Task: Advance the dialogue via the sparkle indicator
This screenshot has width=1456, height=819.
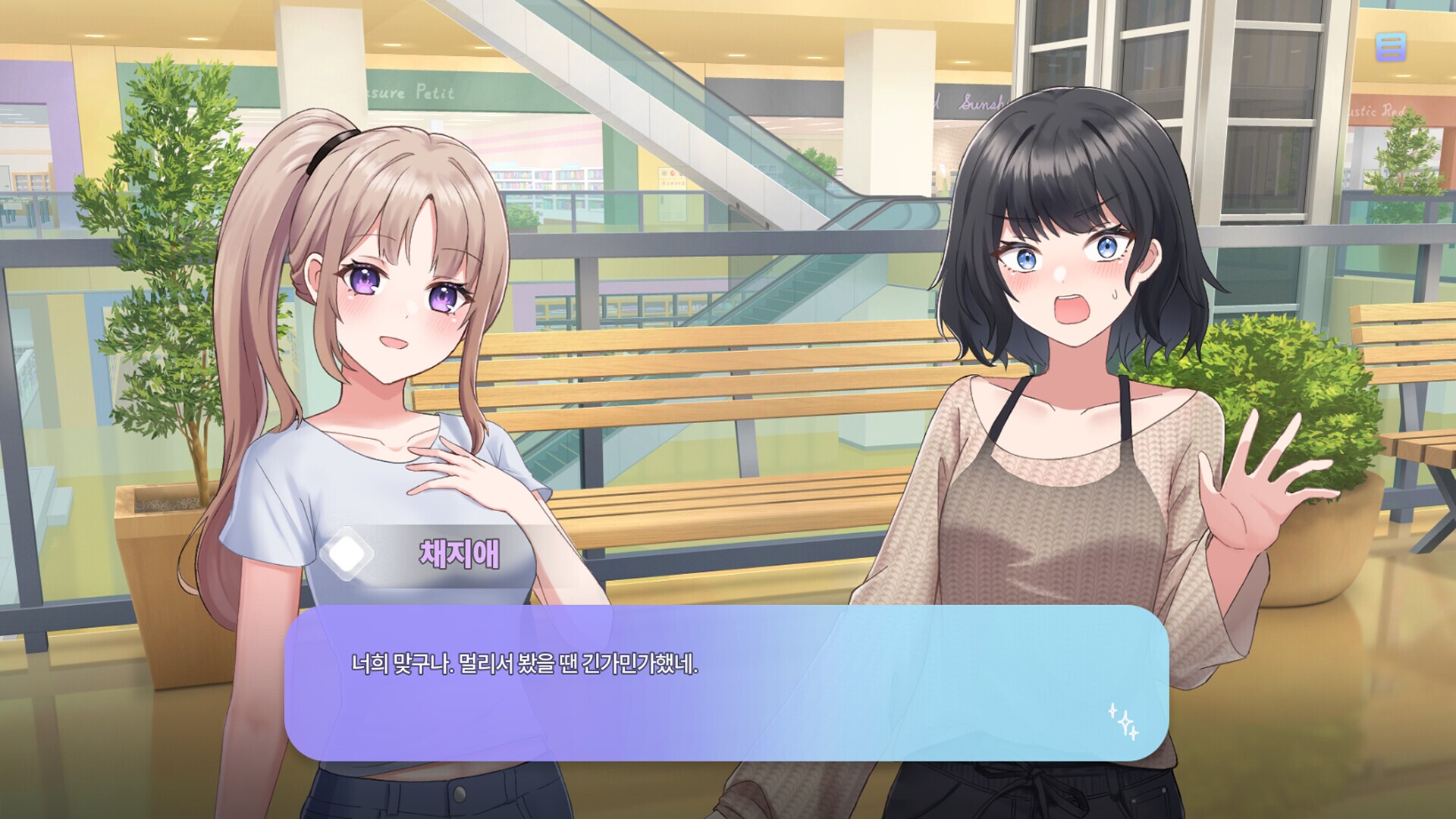Action: [1124, 721]
